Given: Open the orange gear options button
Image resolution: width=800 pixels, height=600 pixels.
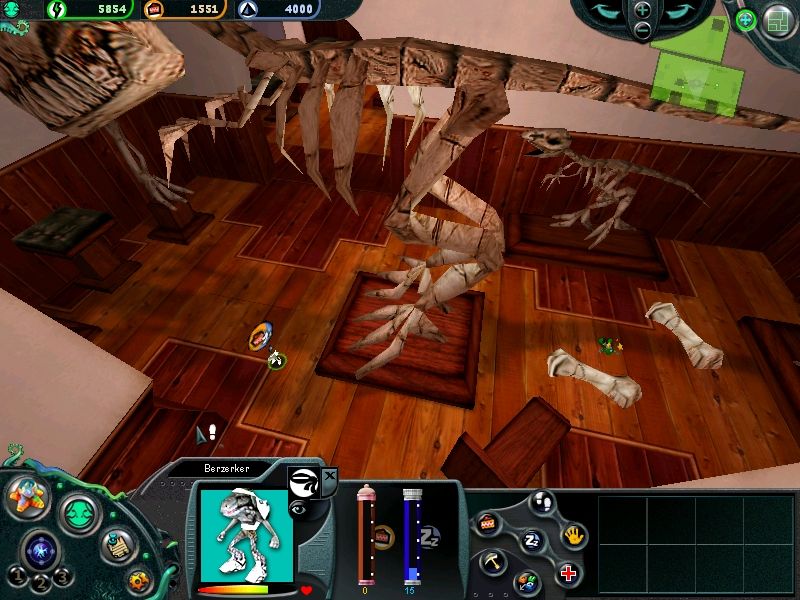Looking at the screenshot, I should pos(140,579).
